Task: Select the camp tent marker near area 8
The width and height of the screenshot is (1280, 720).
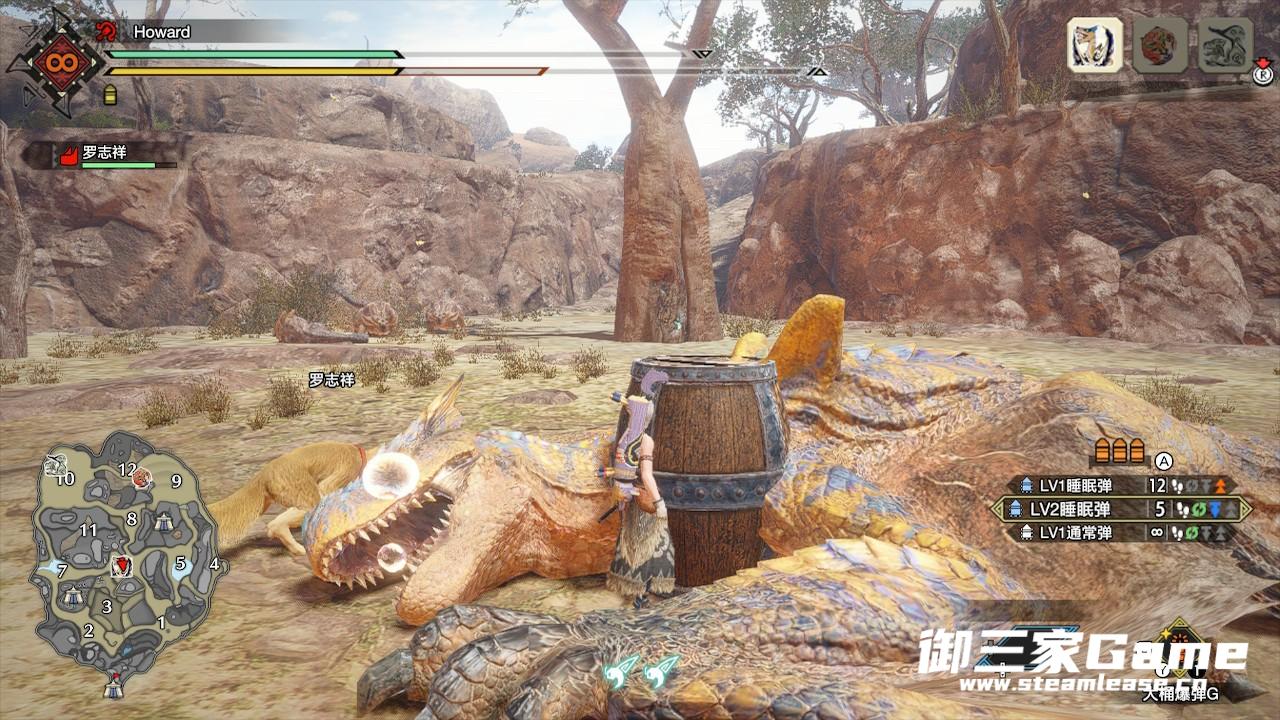Action: point(163,521)
